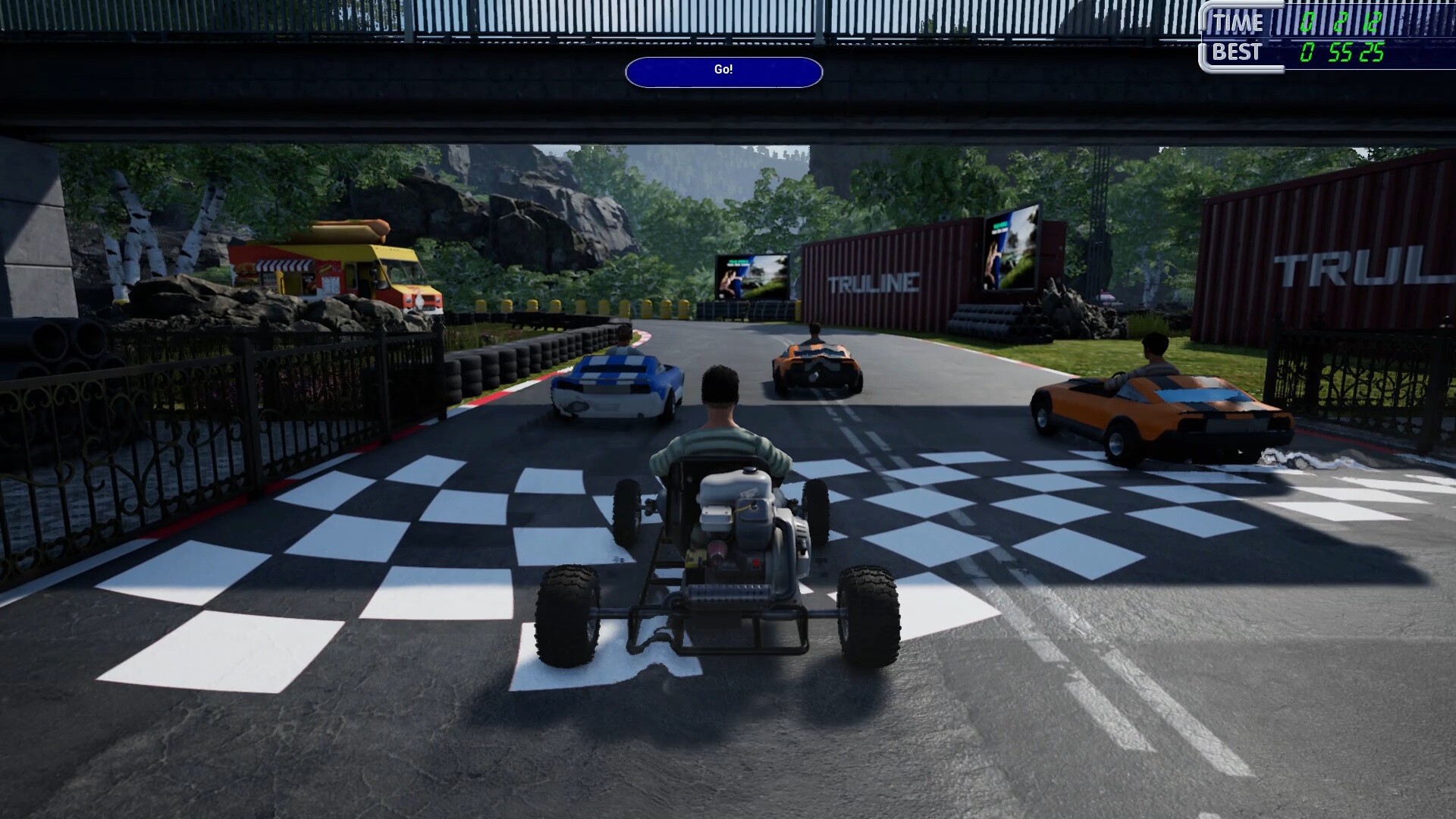1456x819 pixels.
Task: Click the Go! race start banner
Action: click(723, 71)
